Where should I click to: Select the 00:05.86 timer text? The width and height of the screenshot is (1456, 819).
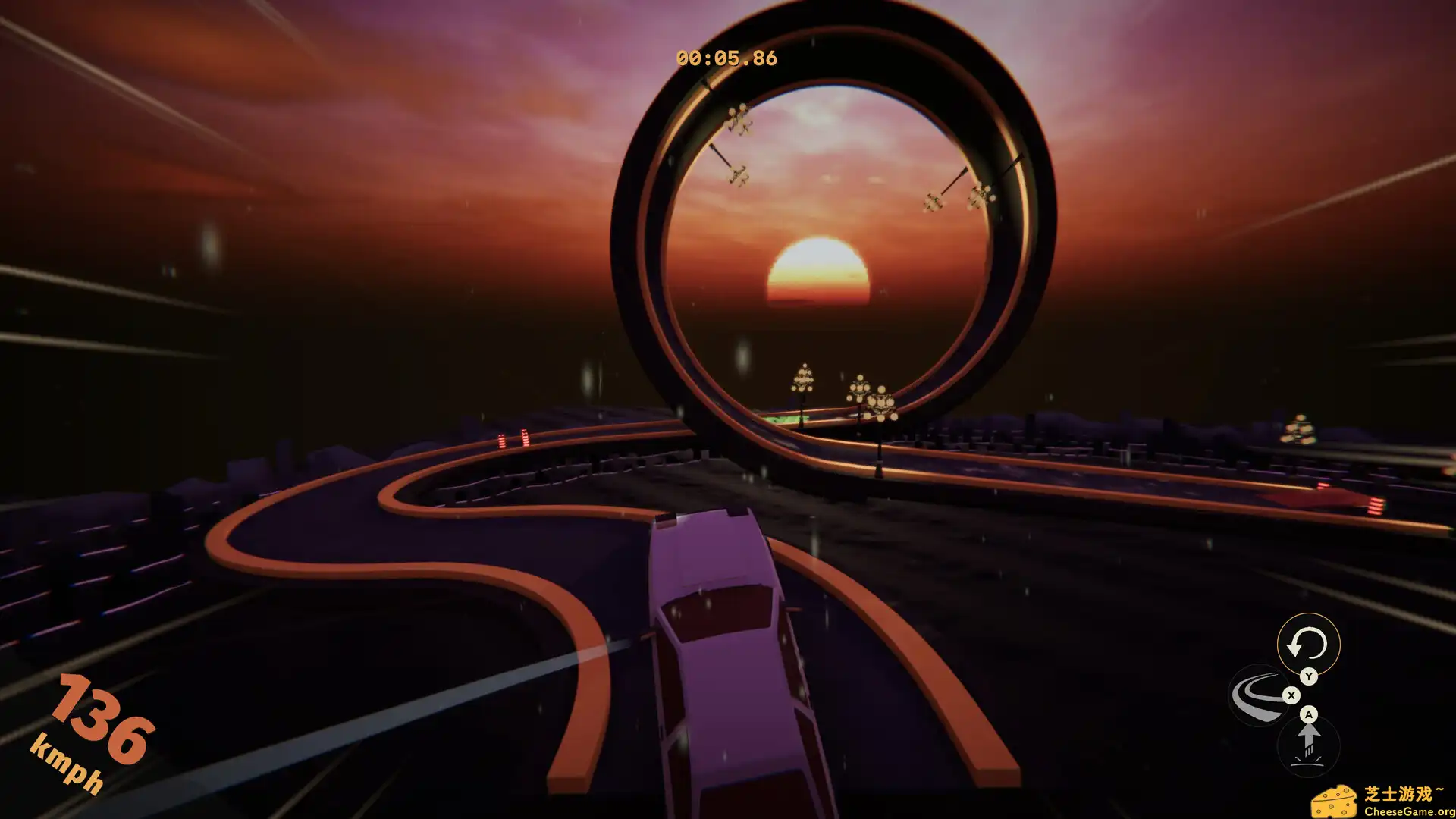pyautogui.click(x=726, y=55)
